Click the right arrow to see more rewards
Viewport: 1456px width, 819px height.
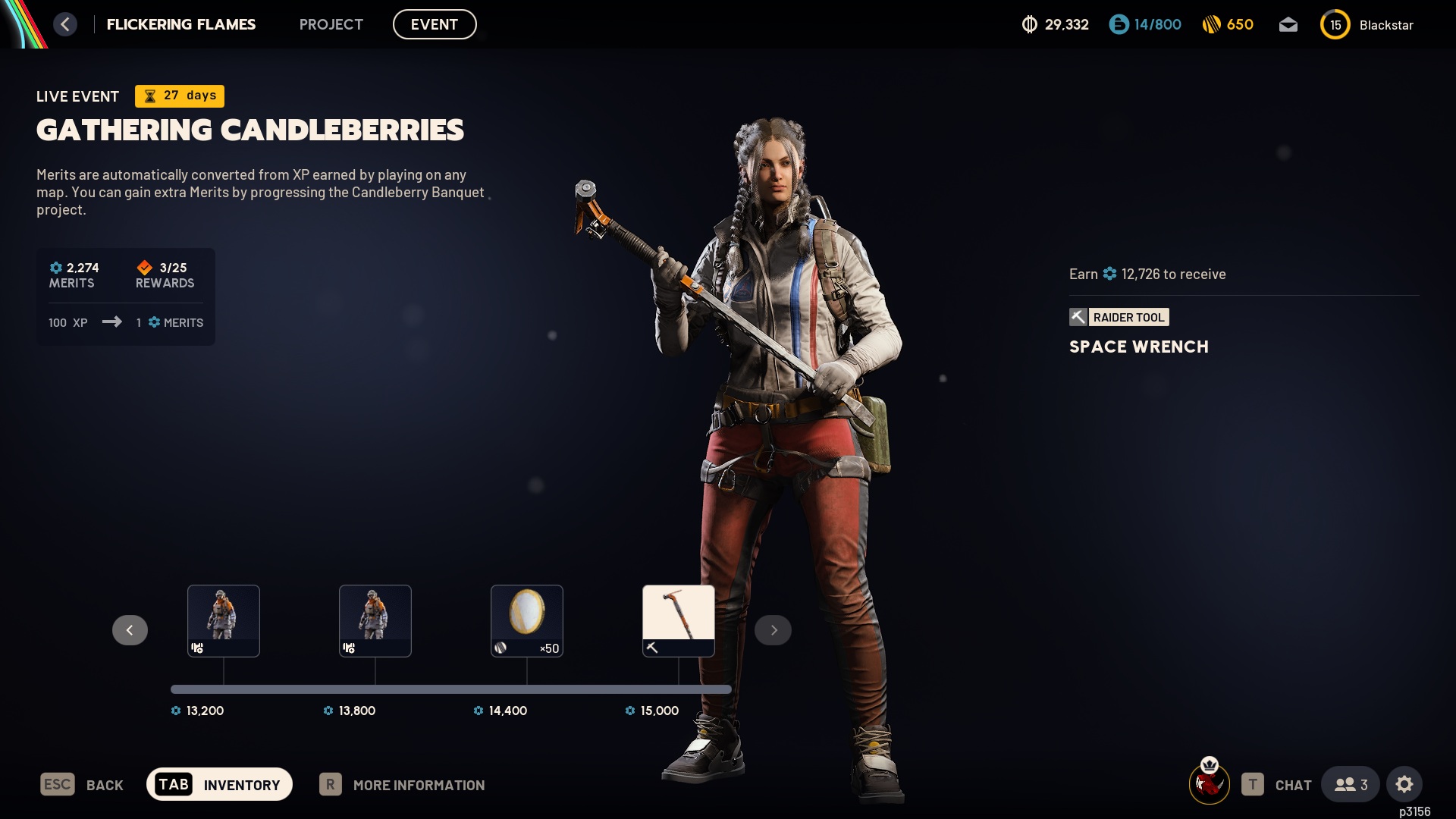pyautogui.click(x=773, y=629)
